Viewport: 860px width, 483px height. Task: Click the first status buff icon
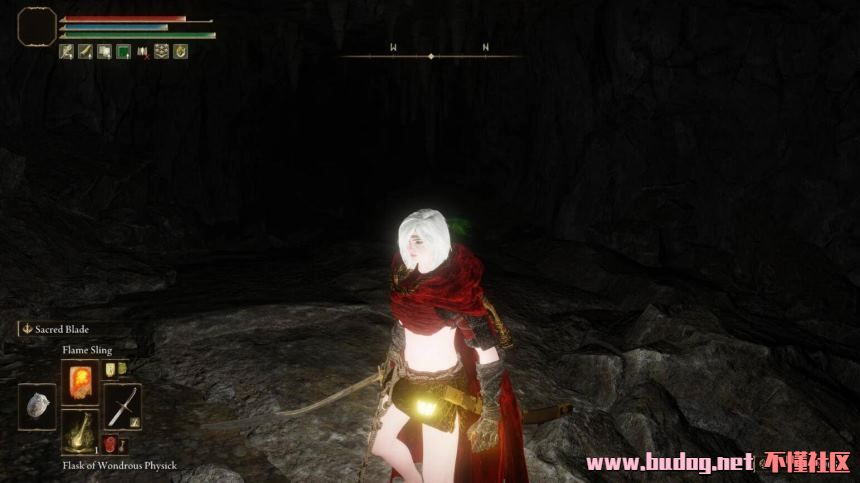[66, 52]
